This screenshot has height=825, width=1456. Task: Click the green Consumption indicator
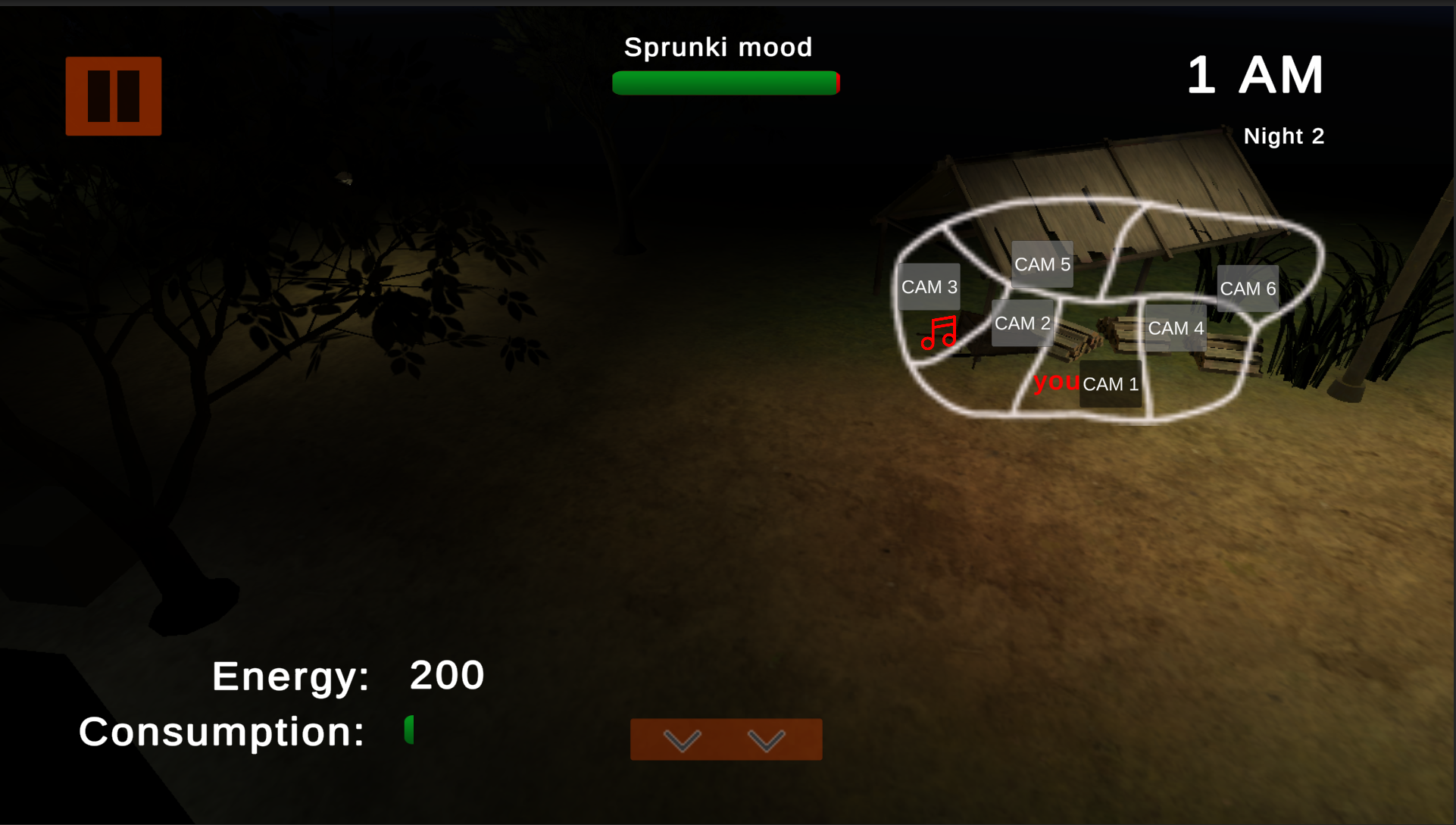coord(409,730)
